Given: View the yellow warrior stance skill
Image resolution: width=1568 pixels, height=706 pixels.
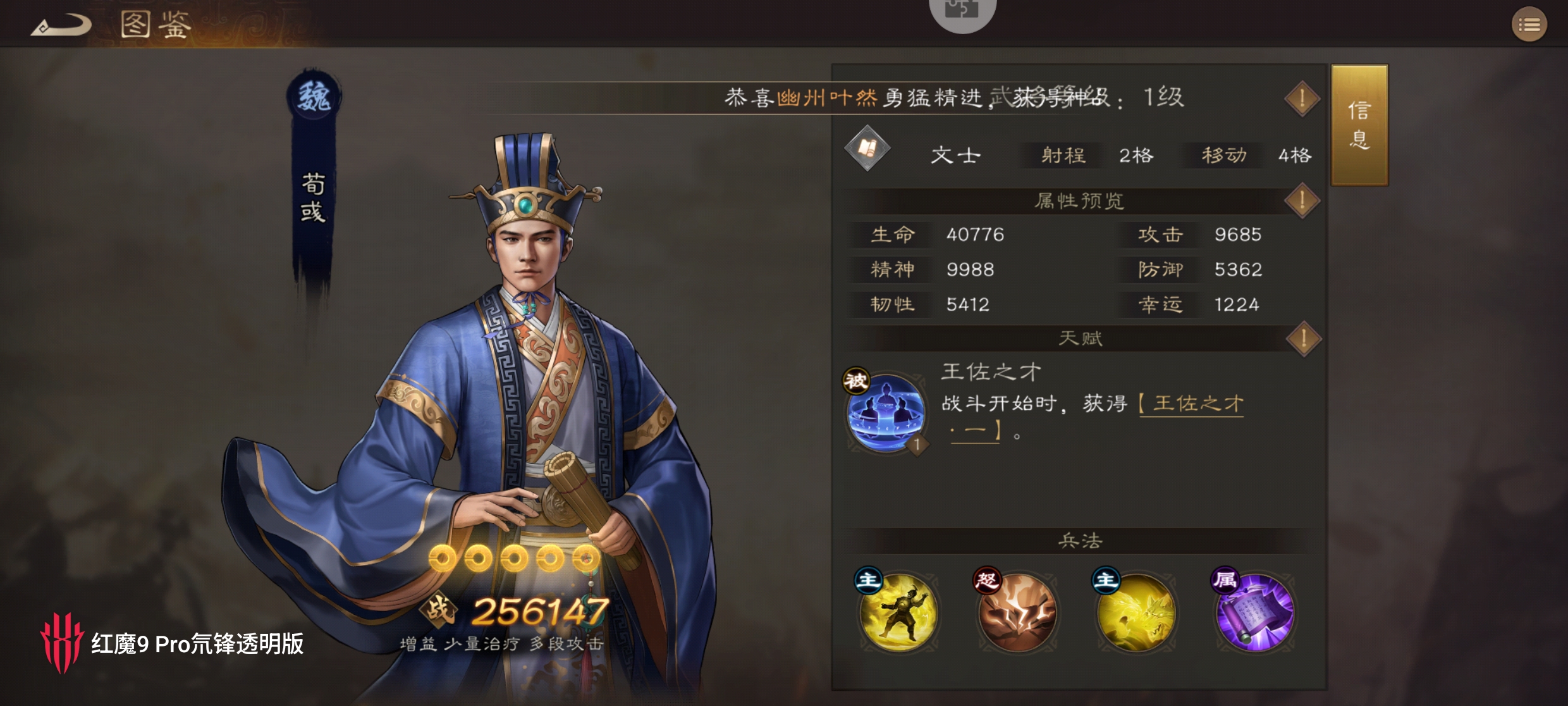Looking at the screenshot, I should (x=898, y=612).
